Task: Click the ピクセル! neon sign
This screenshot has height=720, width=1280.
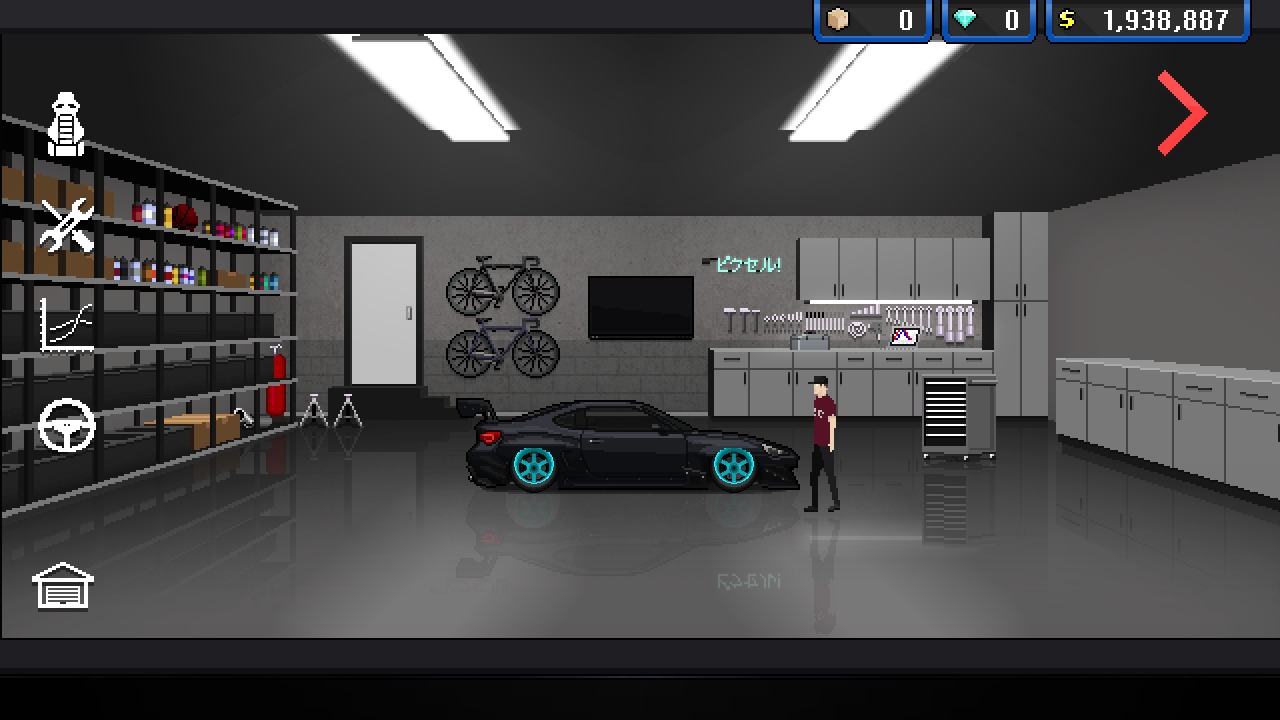Action: pyautogui.click(x=747, y=264)
